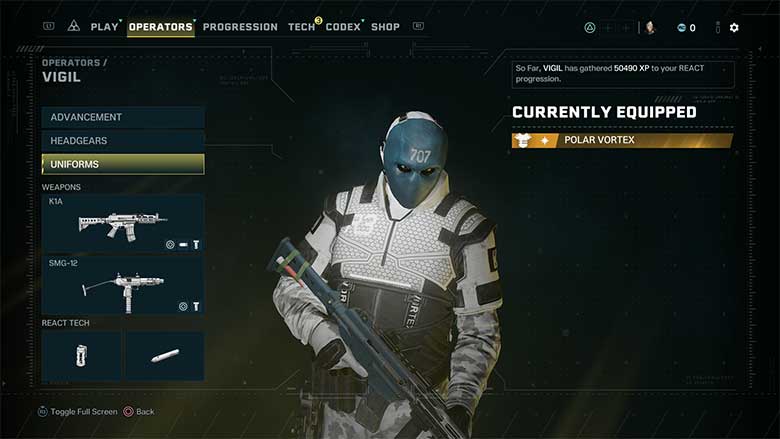Go to the Progression tab
This screenshot has height=439, width=780.
[240, 27]
